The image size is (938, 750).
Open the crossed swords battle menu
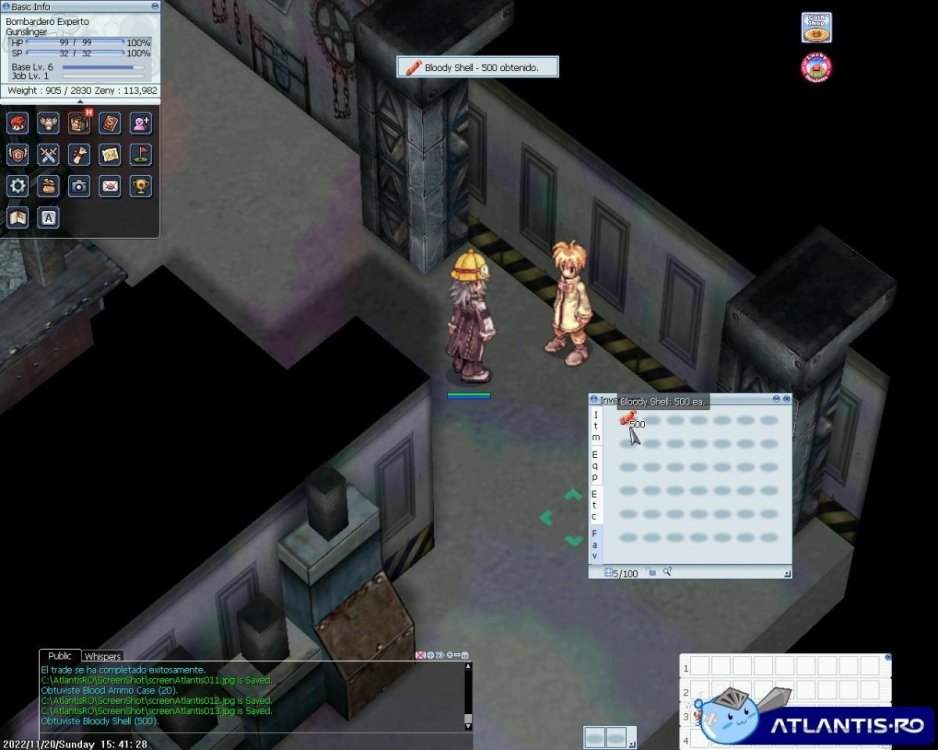coord(48,154)
